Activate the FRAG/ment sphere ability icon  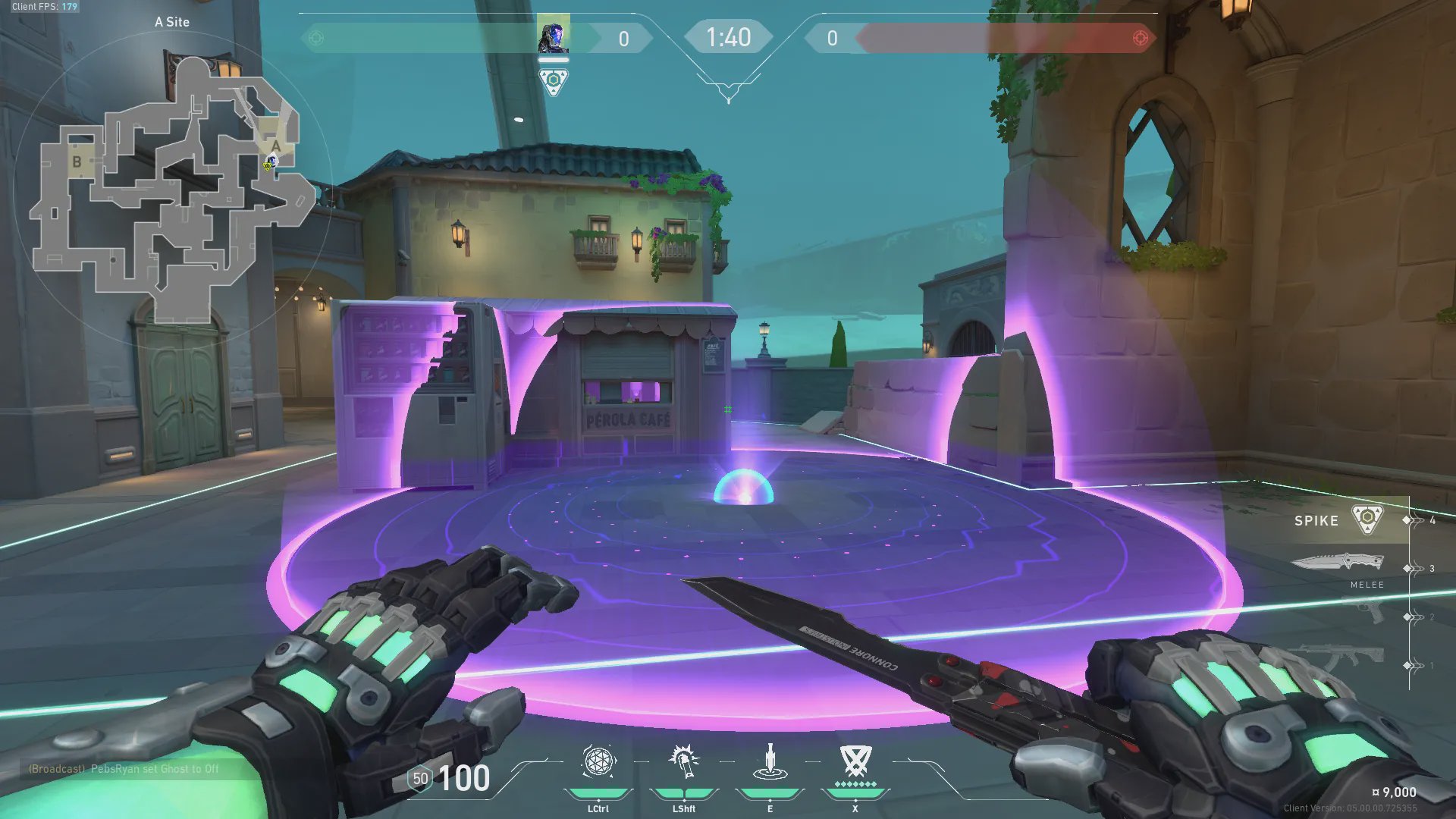[598, 761]
